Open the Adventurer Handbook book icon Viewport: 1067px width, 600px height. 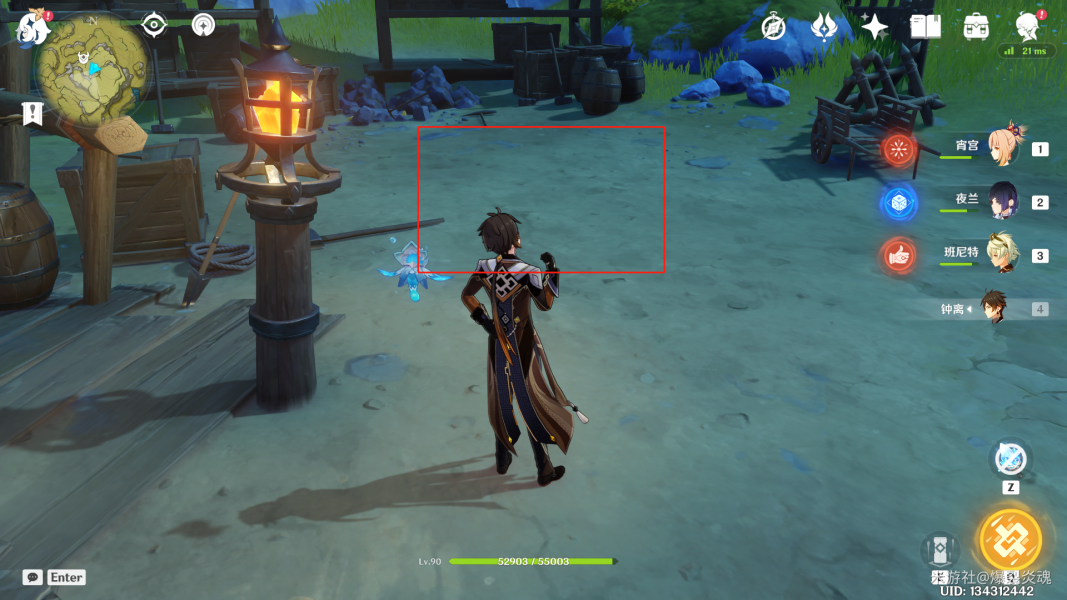[925, 27]
